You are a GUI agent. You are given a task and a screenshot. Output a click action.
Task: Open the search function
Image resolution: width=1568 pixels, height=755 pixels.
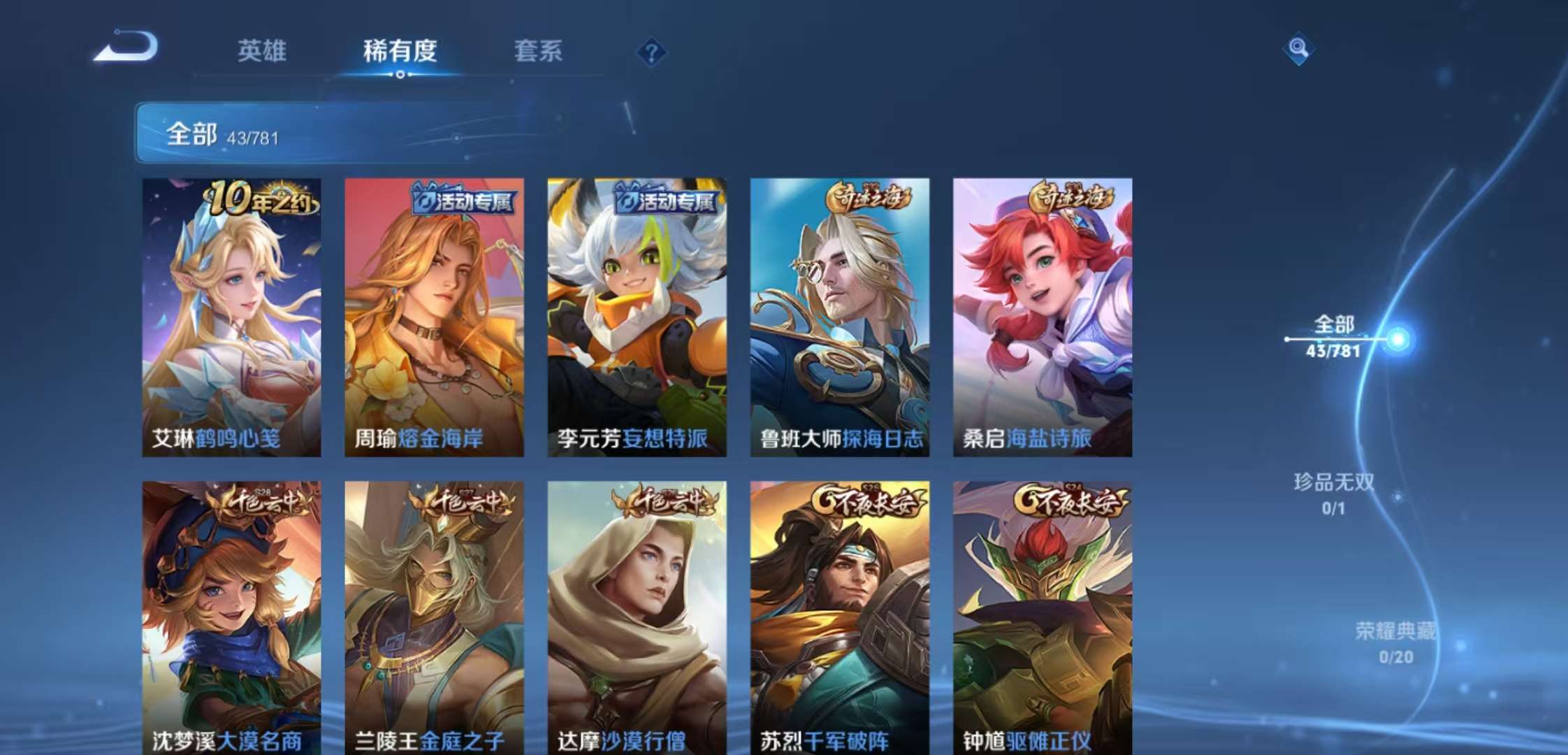[x=1298, y=50]
